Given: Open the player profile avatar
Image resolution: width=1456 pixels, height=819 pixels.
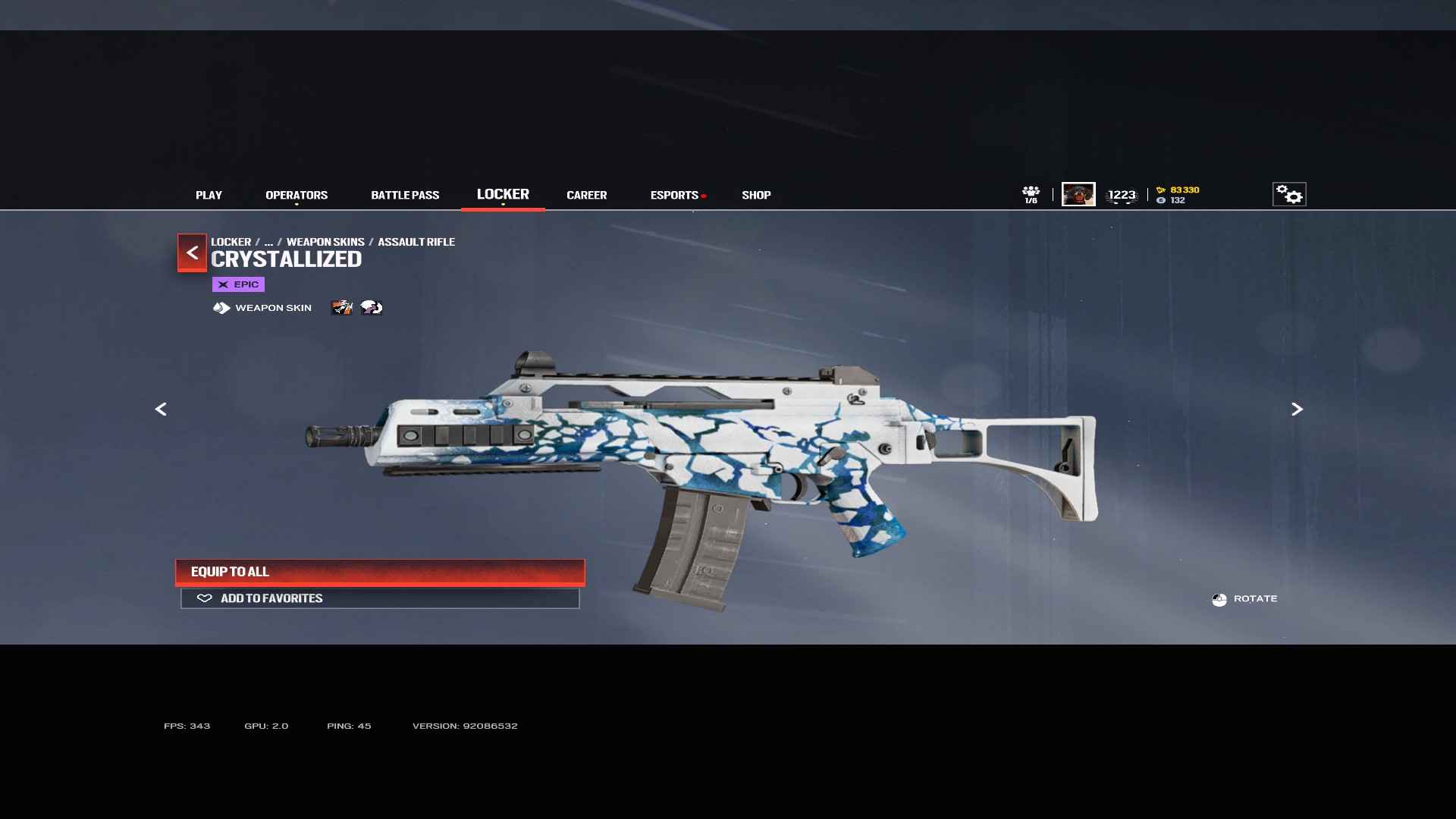Looking at the screenshot, I should pyautogui.click(x=1078, y=194).
